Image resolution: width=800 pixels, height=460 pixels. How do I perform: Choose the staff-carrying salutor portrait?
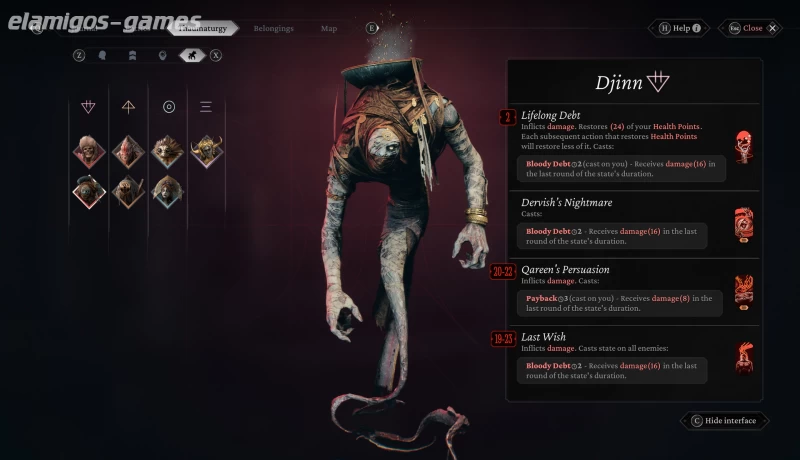point(128,191)
